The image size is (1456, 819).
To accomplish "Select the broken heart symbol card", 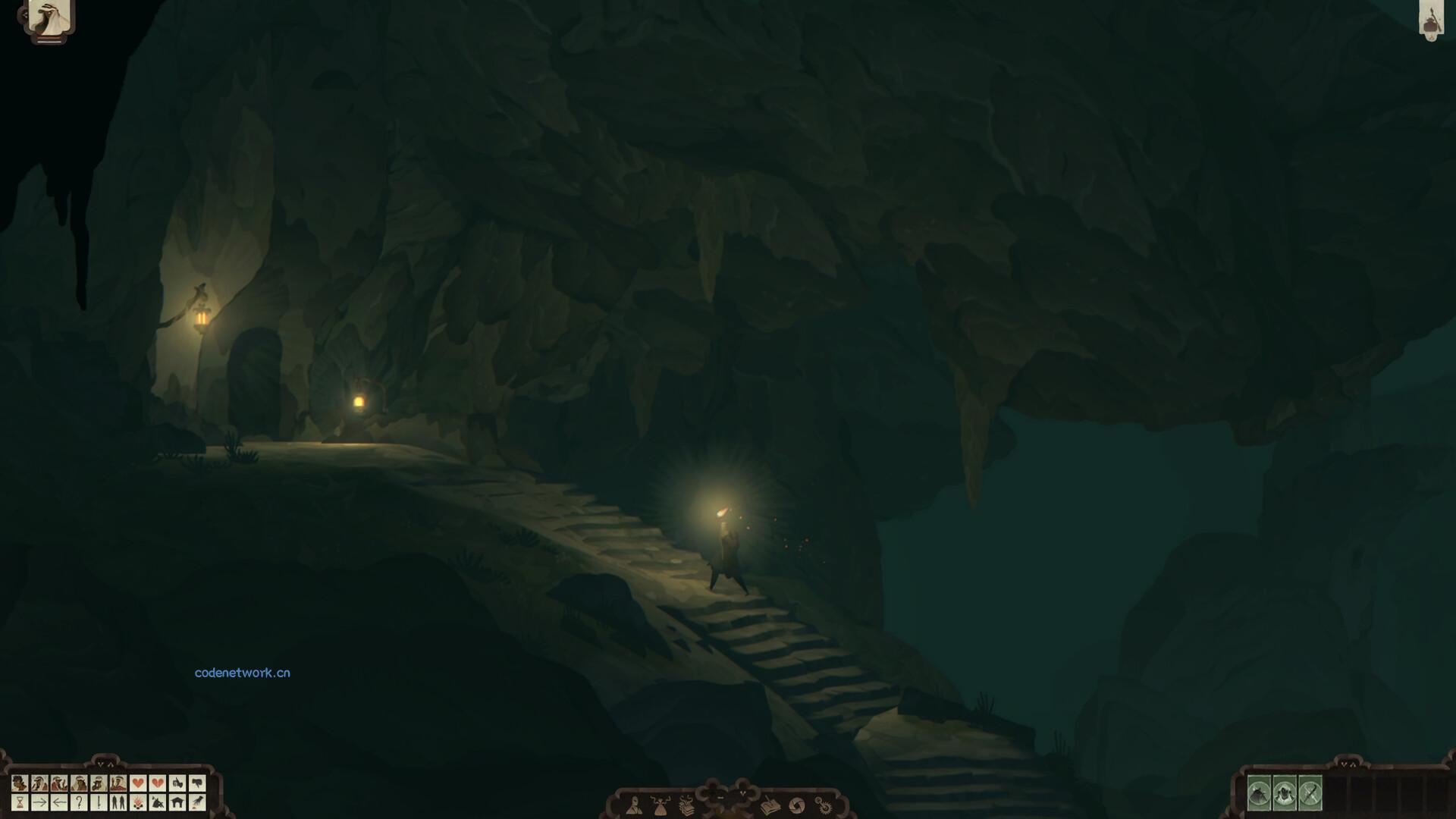I will point(156,782).
